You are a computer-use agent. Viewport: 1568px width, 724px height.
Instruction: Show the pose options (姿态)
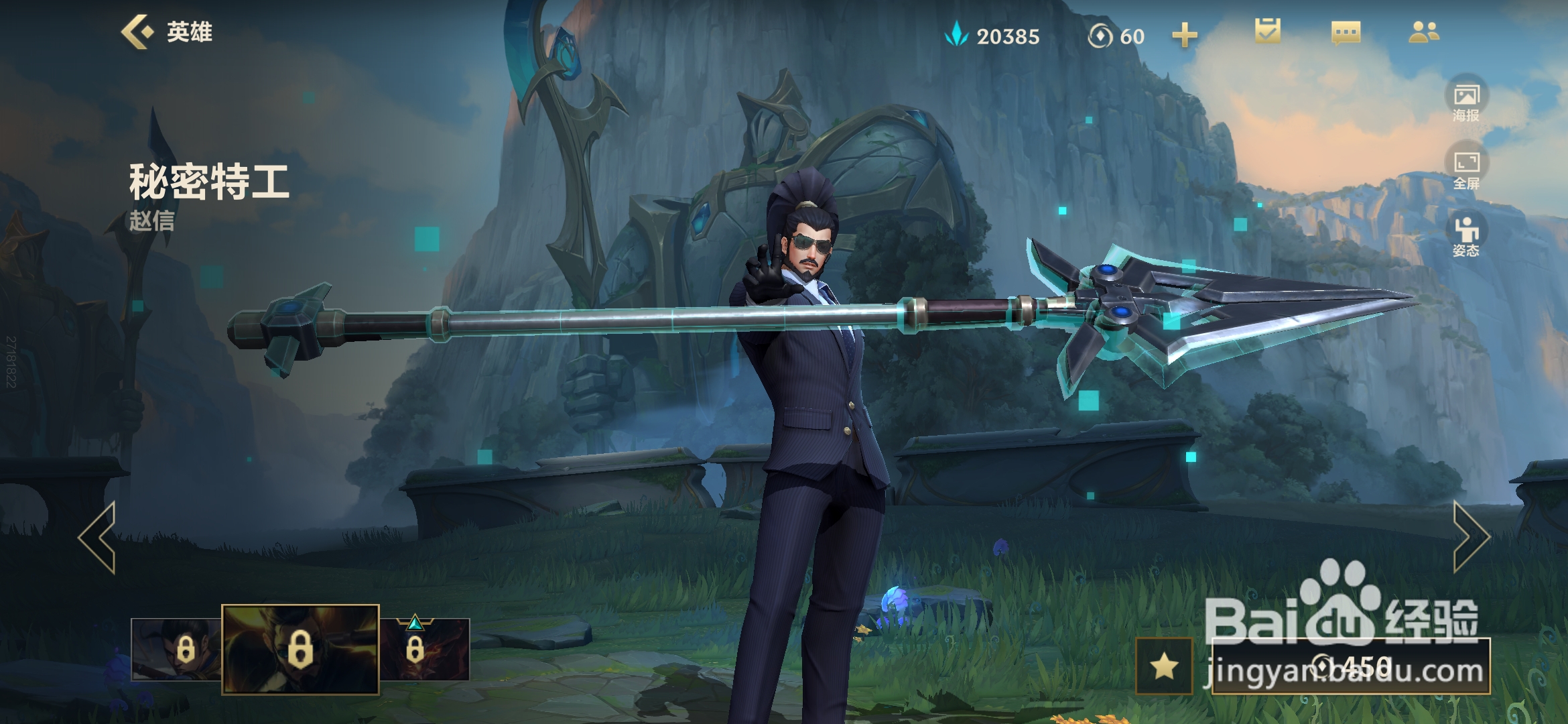click(x=1466, y=236)
